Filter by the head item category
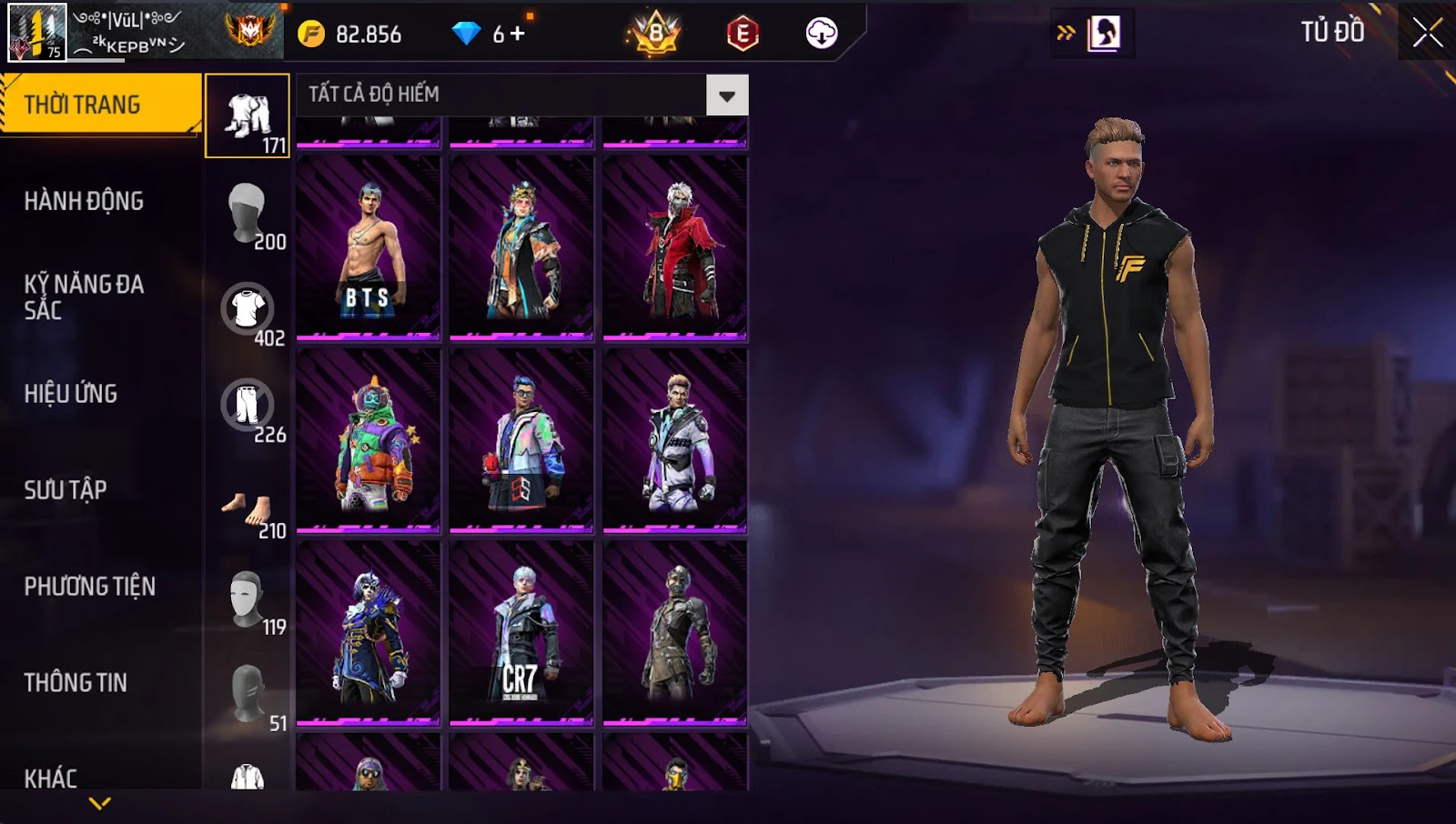Viewport: 1456px width, 824px height. click(248, 214)
